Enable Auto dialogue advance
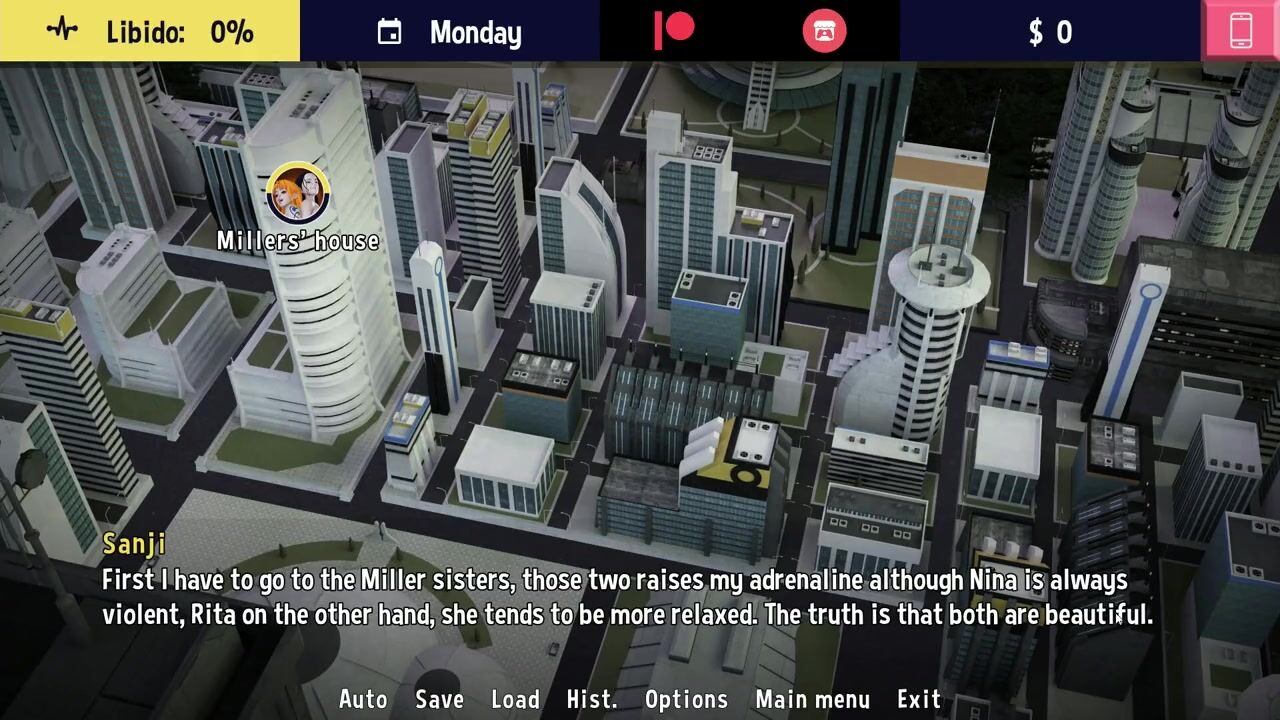This screenshot has height=720, width=1280. tap(363, 699)
